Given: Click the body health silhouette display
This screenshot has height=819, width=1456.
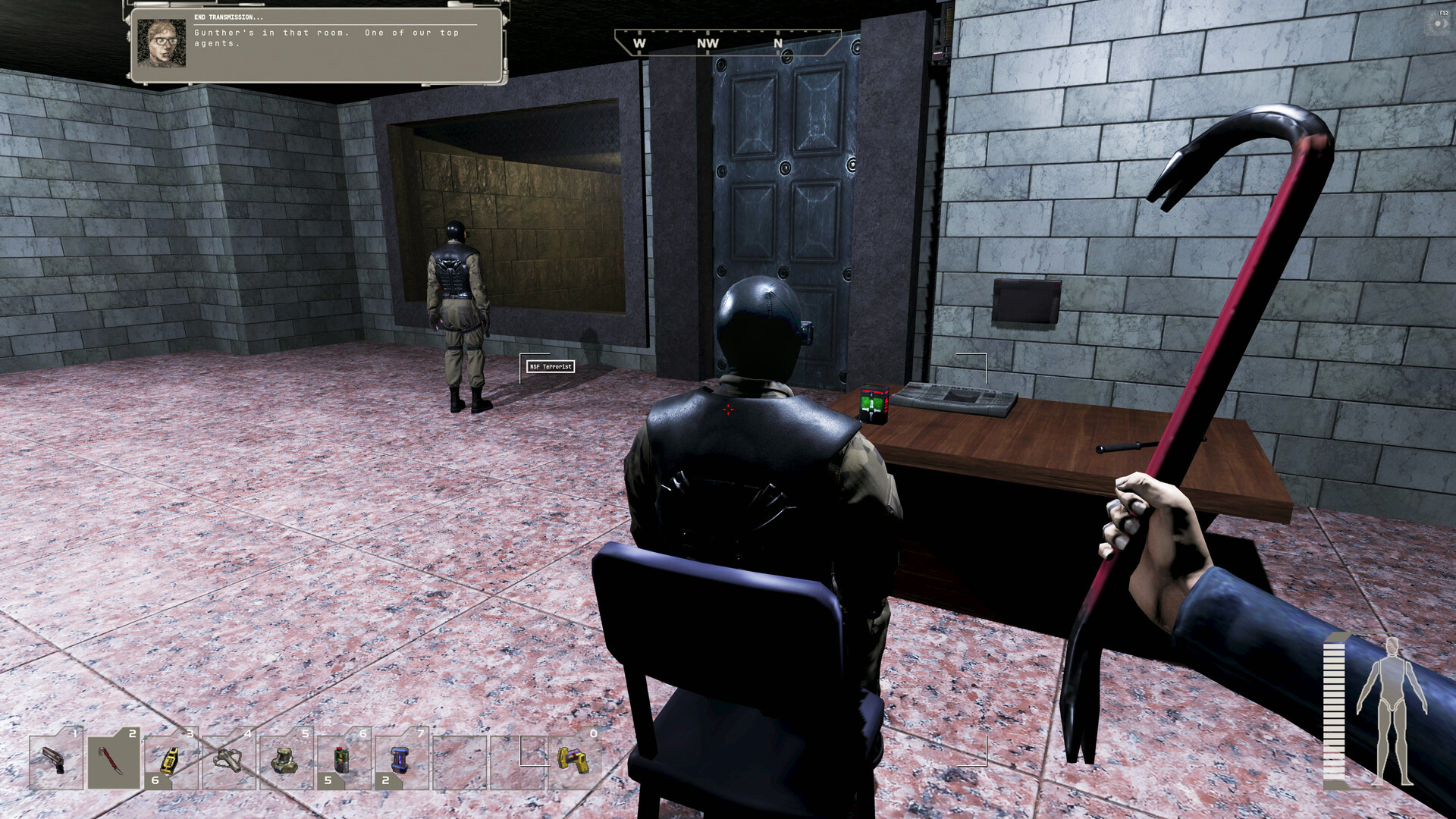Looking at the screenshot, I should coord(1394,709).
